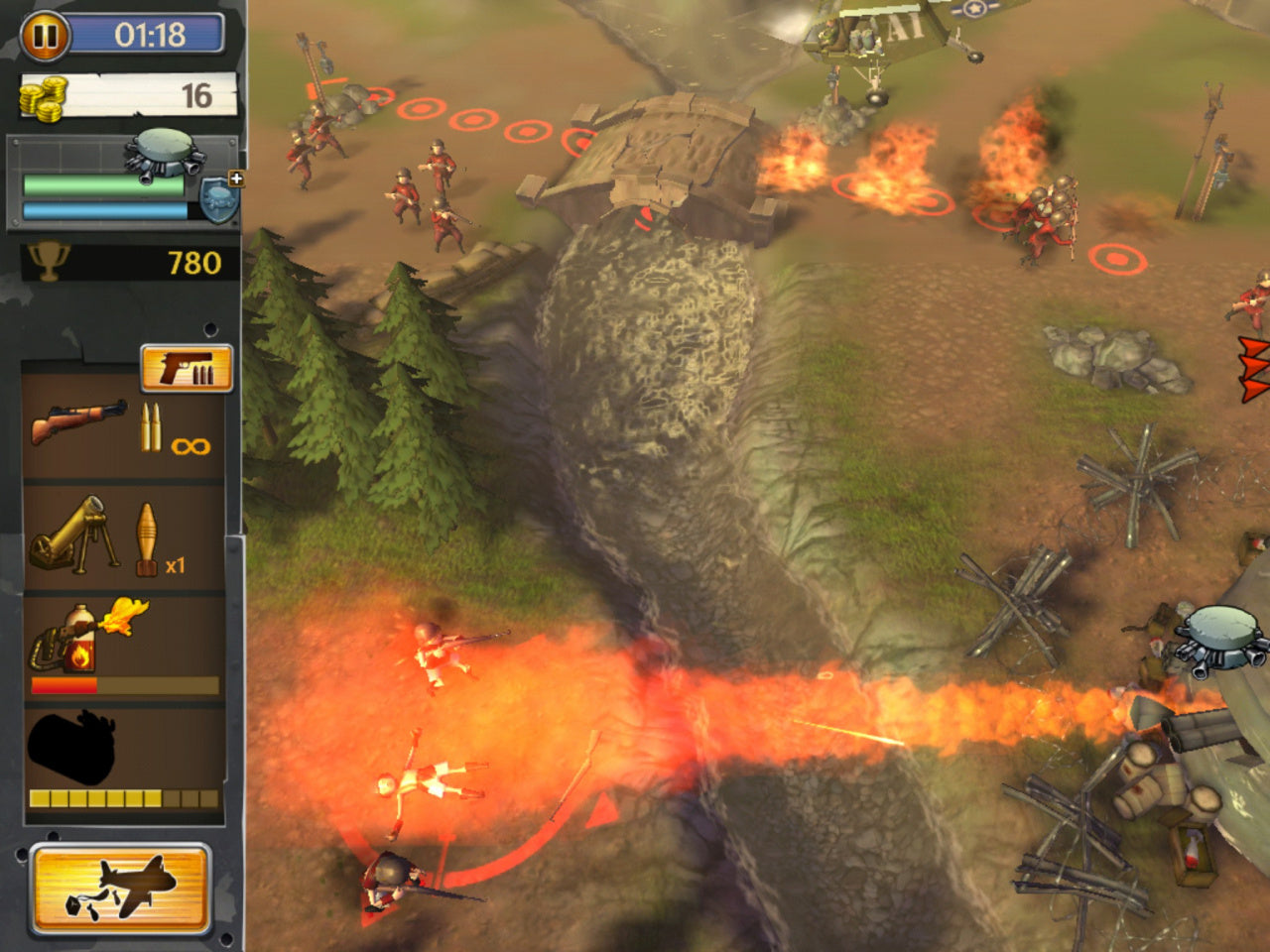Switch to the flamethrower weapon
The image size is (1270, 952).
coord(123,648)
